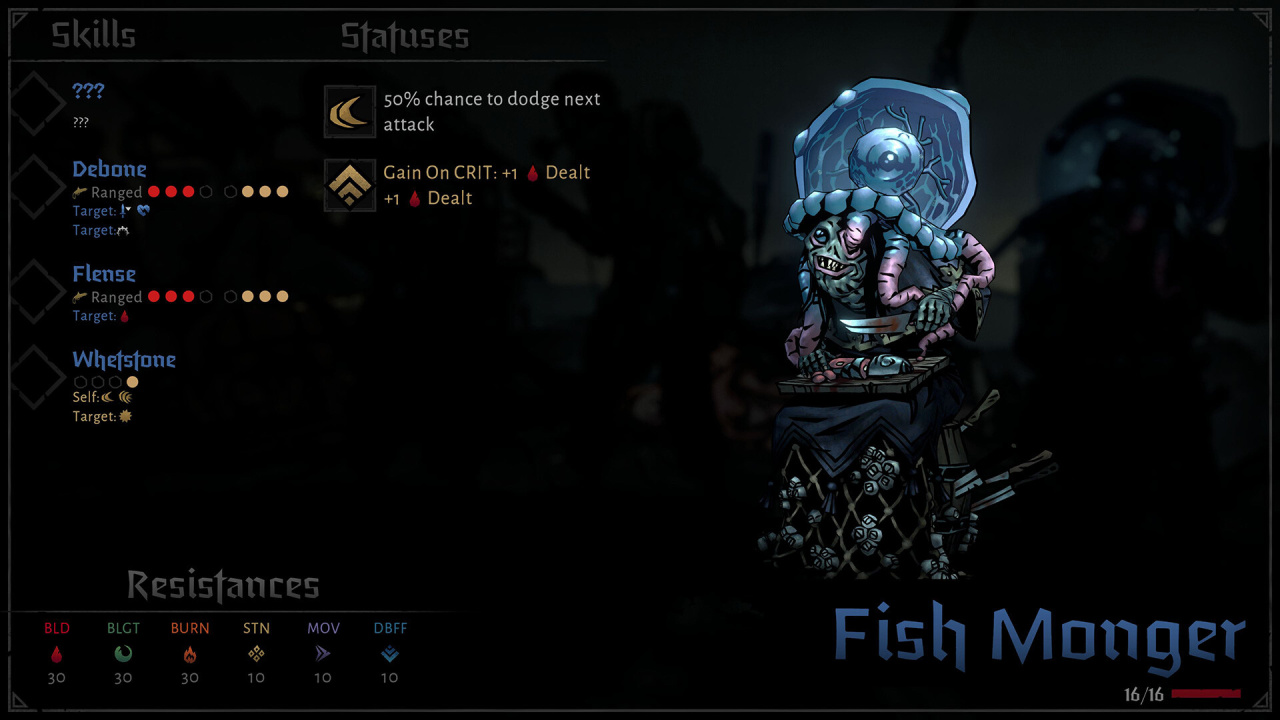Click the Whetstone skill entry
This screenshot has height=720, width=1280.
click(124, 360)
